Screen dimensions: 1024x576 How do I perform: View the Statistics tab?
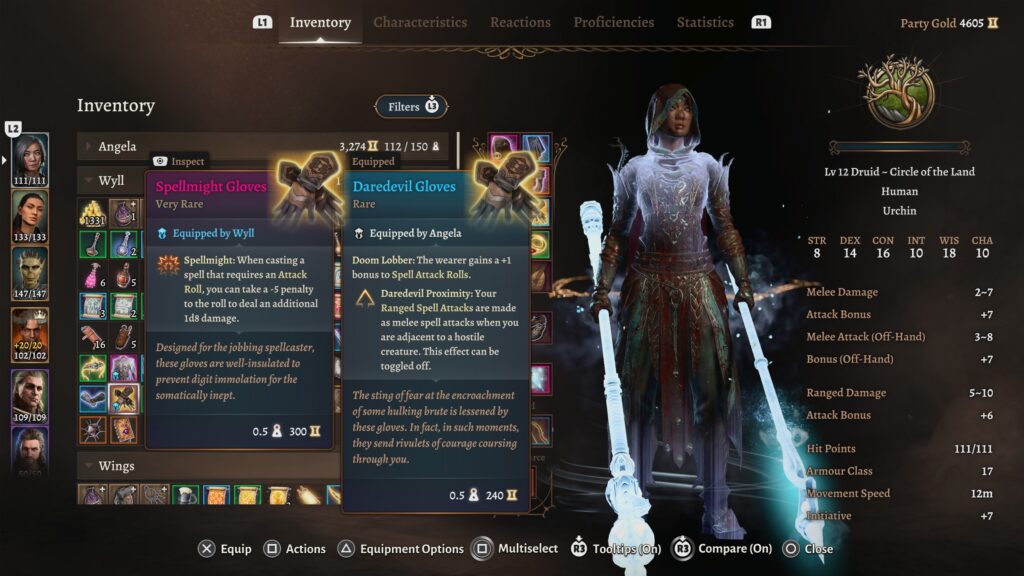[705, 22]
